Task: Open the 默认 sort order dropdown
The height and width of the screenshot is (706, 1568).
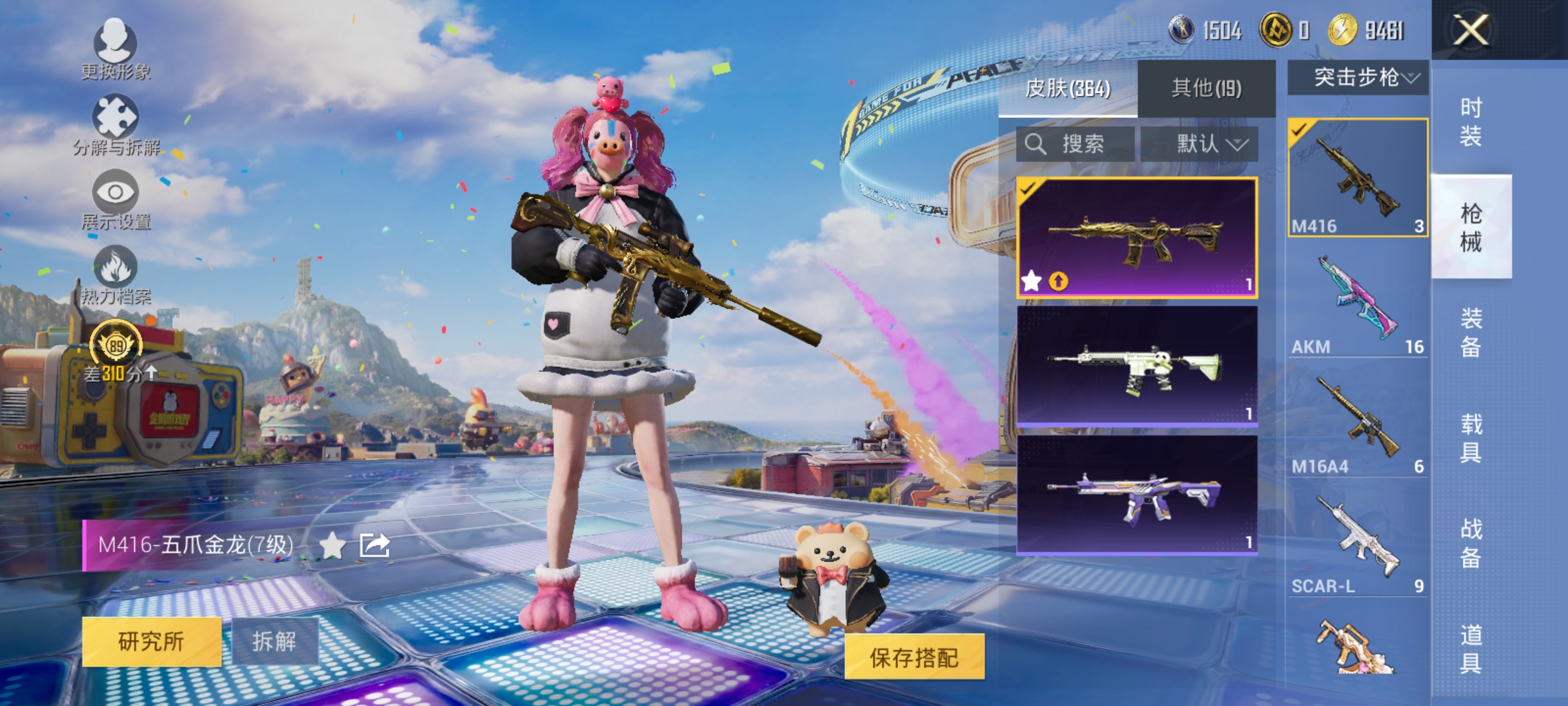Action: 1211,144
